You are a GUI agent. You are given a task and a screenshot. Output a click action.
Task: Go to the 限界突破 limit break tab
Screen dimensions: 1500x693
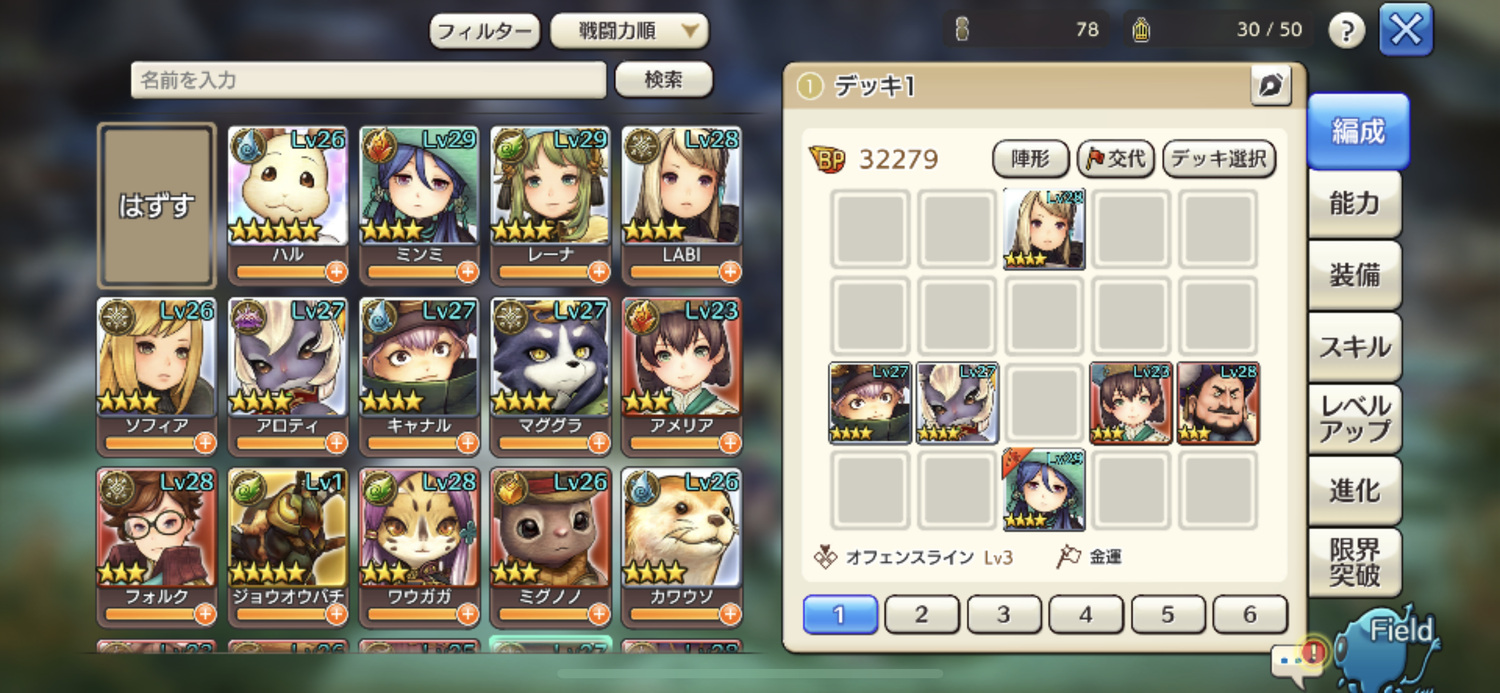tap(1355, 562)
